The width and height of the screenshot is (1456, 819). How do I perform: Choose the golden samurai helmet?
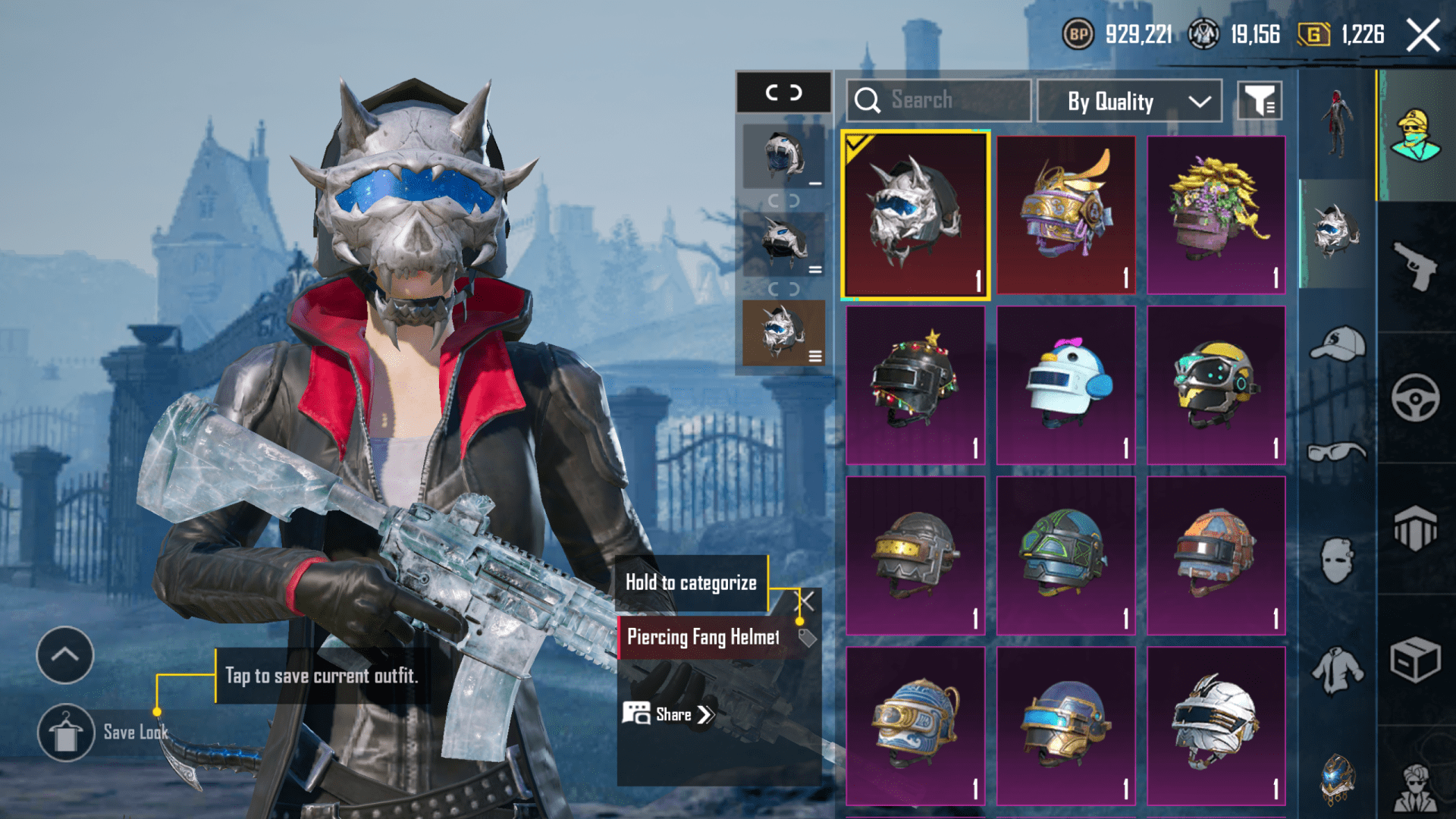(x=1065, y=215)
